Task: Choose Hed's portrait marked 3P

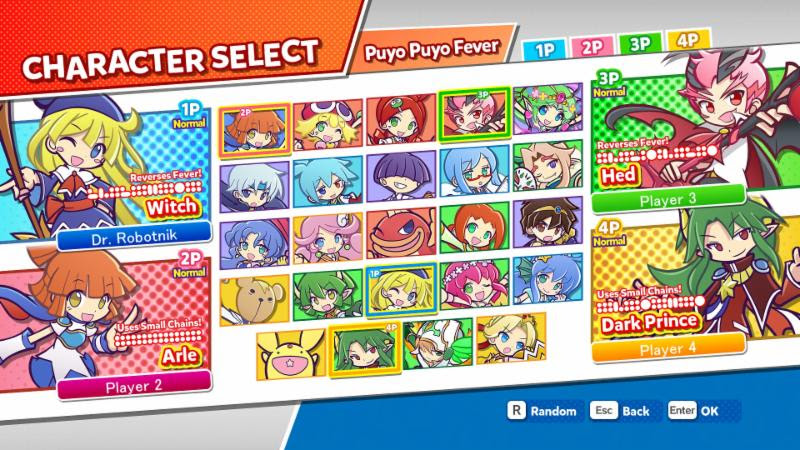Action: (475, 116)
